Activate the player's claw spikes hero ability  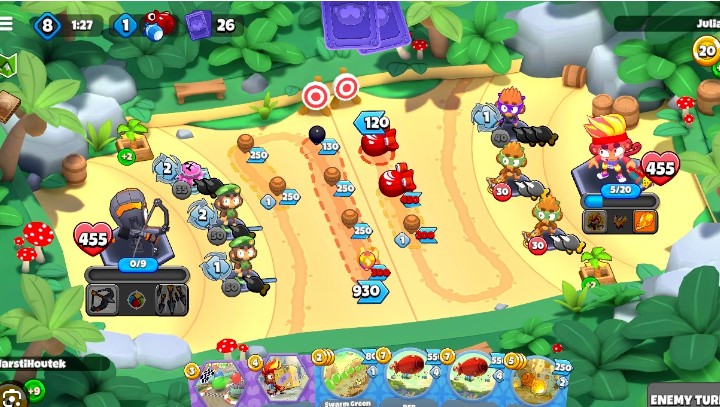pyautogui.click(x=170, y=297)
